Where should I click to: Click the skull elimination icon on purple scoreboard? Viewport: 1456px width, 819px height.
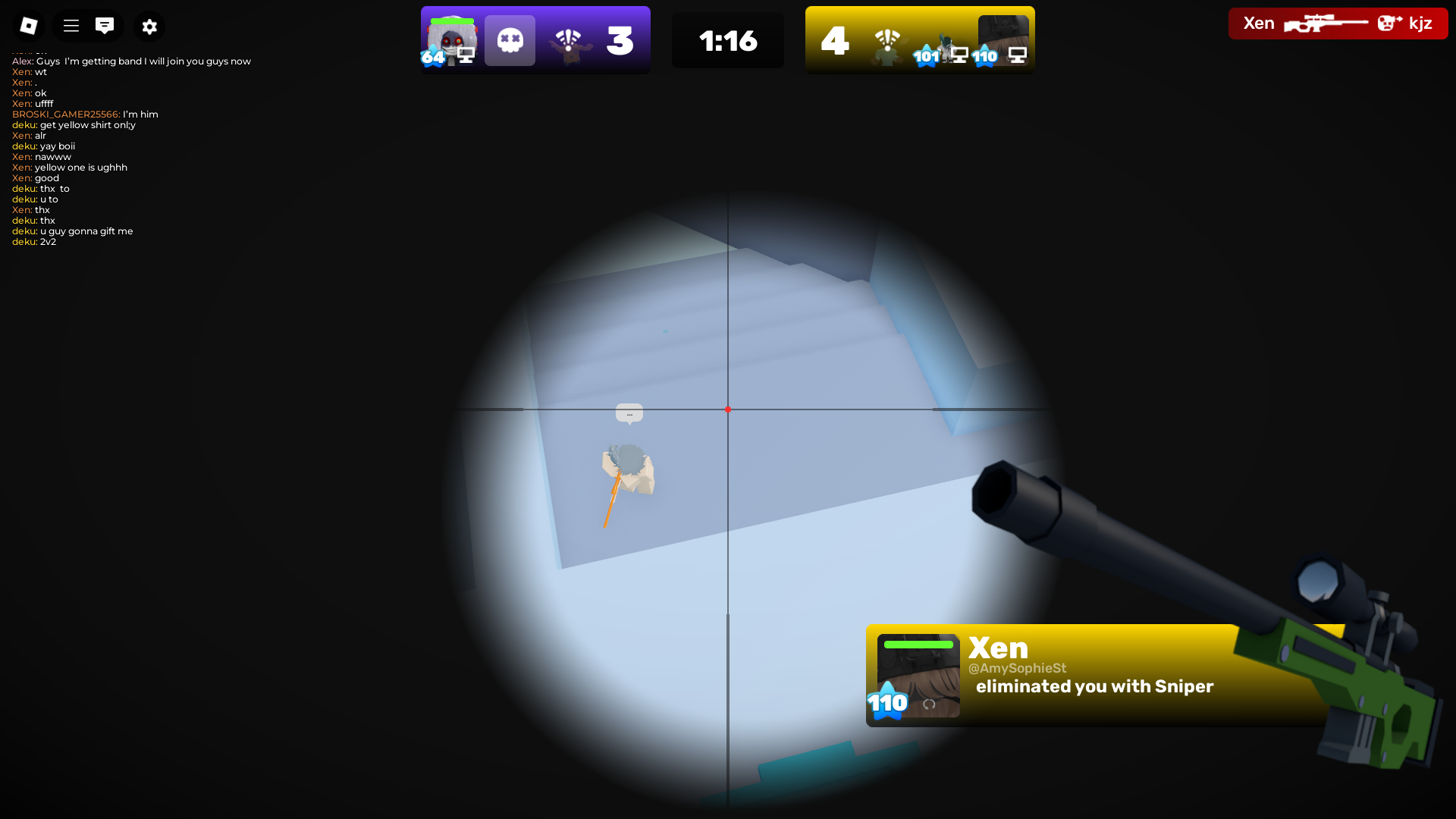tap(509, 39)
